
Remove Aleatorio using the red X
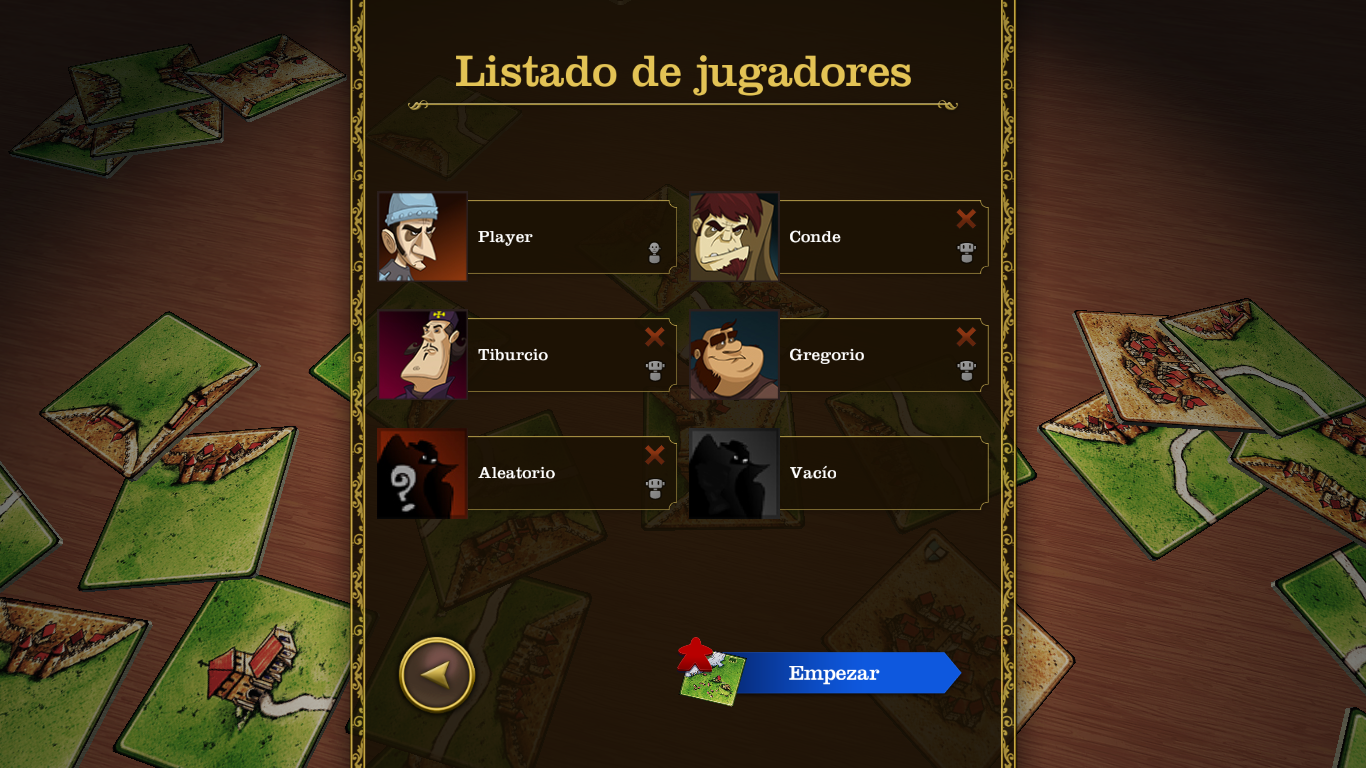point(654,455)
